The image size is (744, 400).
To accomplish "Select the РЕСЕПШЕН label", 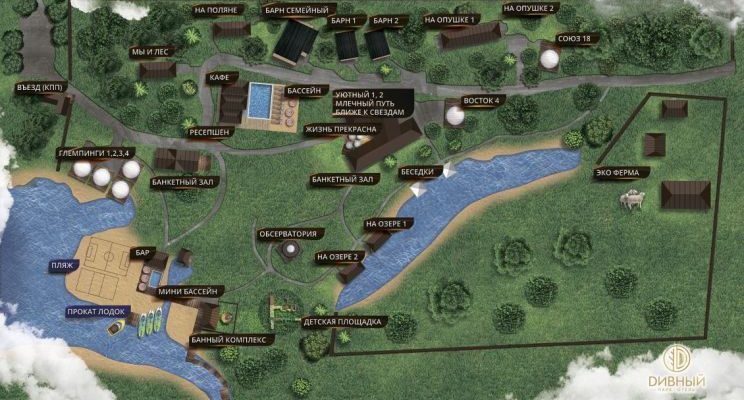I will (x=209, y=131).
